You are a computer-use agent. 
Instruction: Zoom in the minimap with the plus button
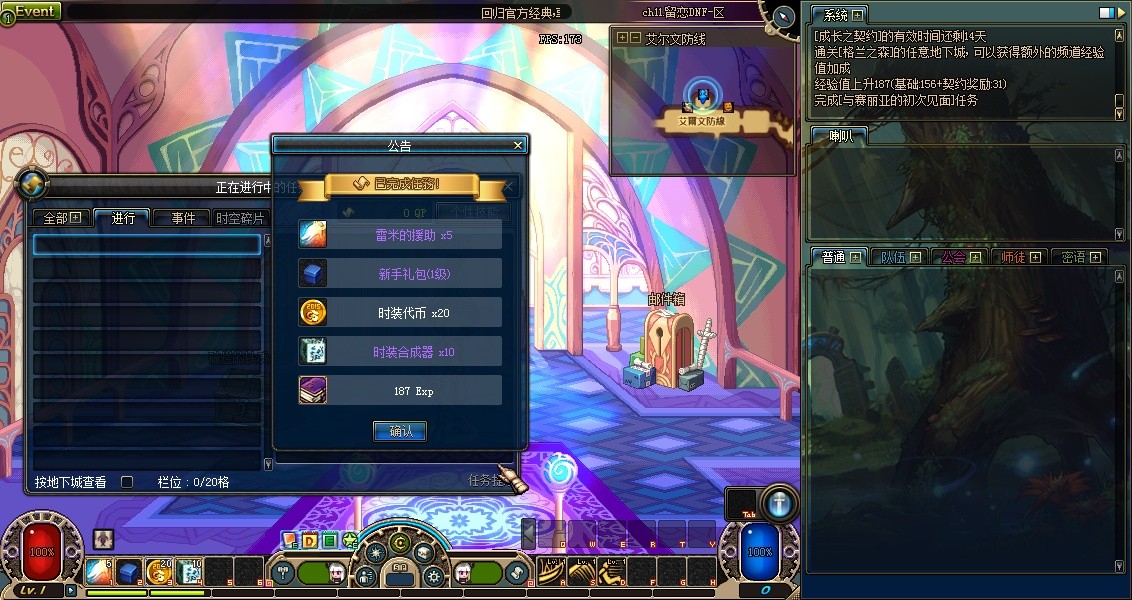pos(623,38)
